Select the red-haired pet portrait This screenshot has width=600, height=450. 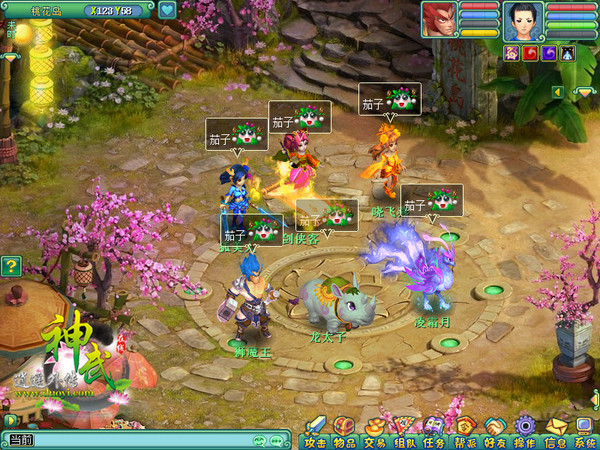pyautogui.click(x=438, y=19)
